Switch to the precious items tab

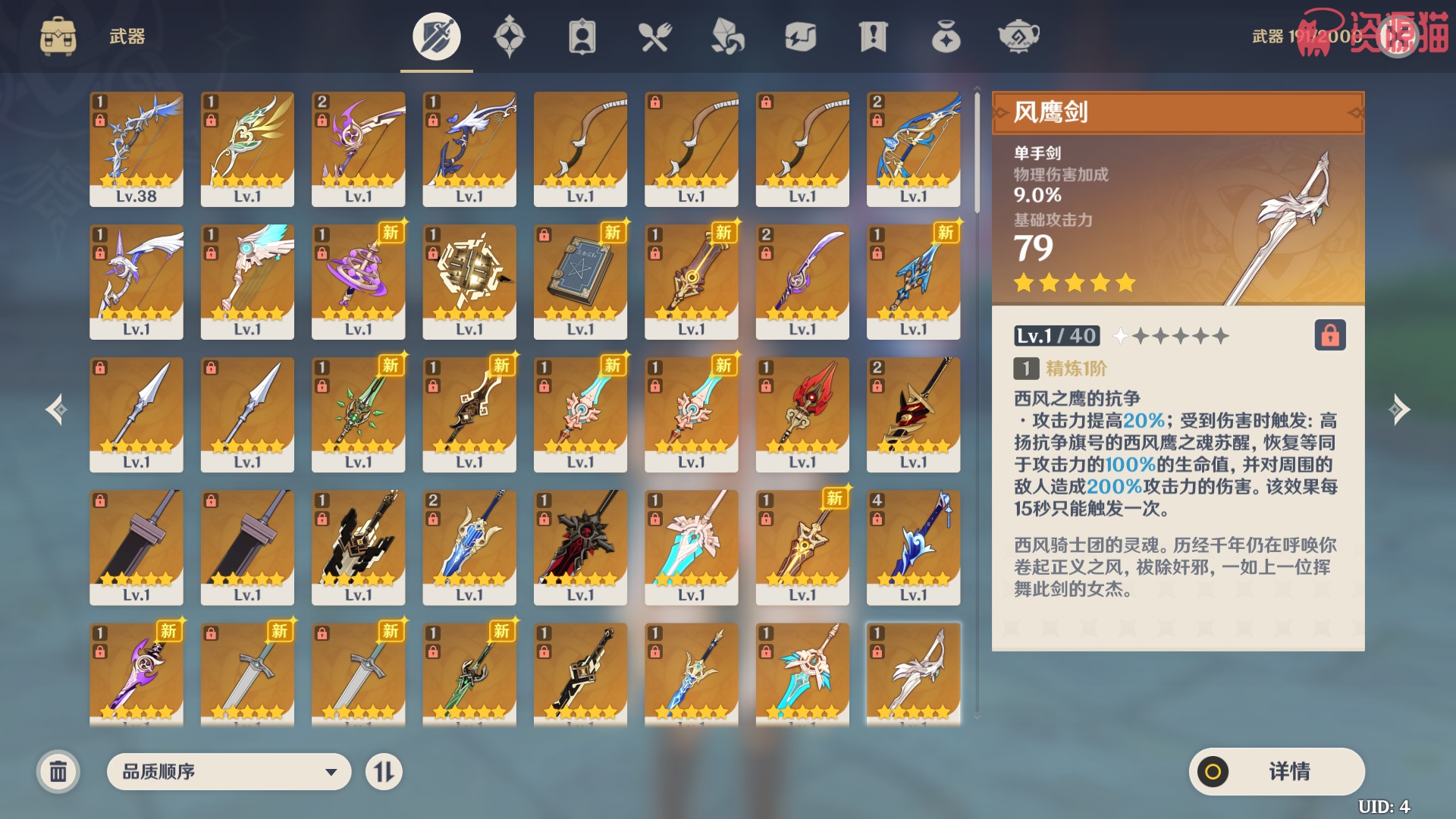coord(946,36)
